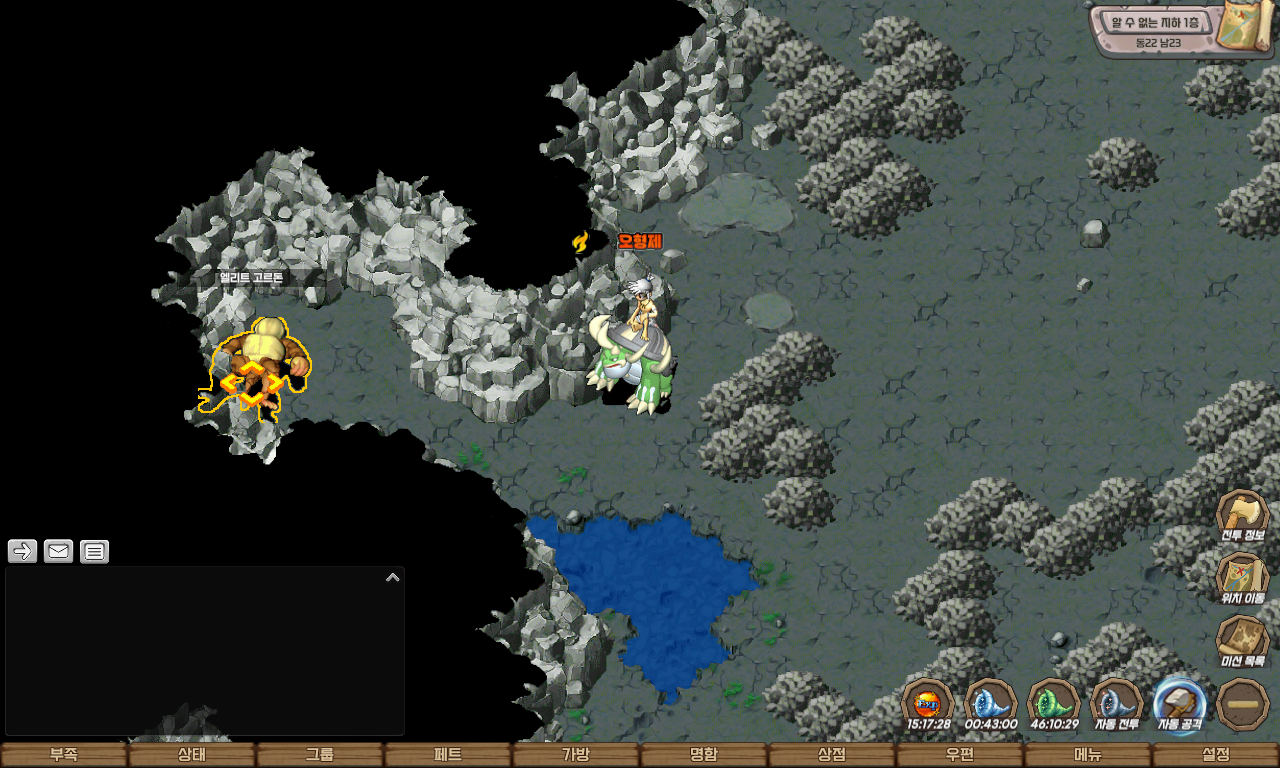Click the envelope button above the chat box

pyautogui.click(x=58, y=551)
